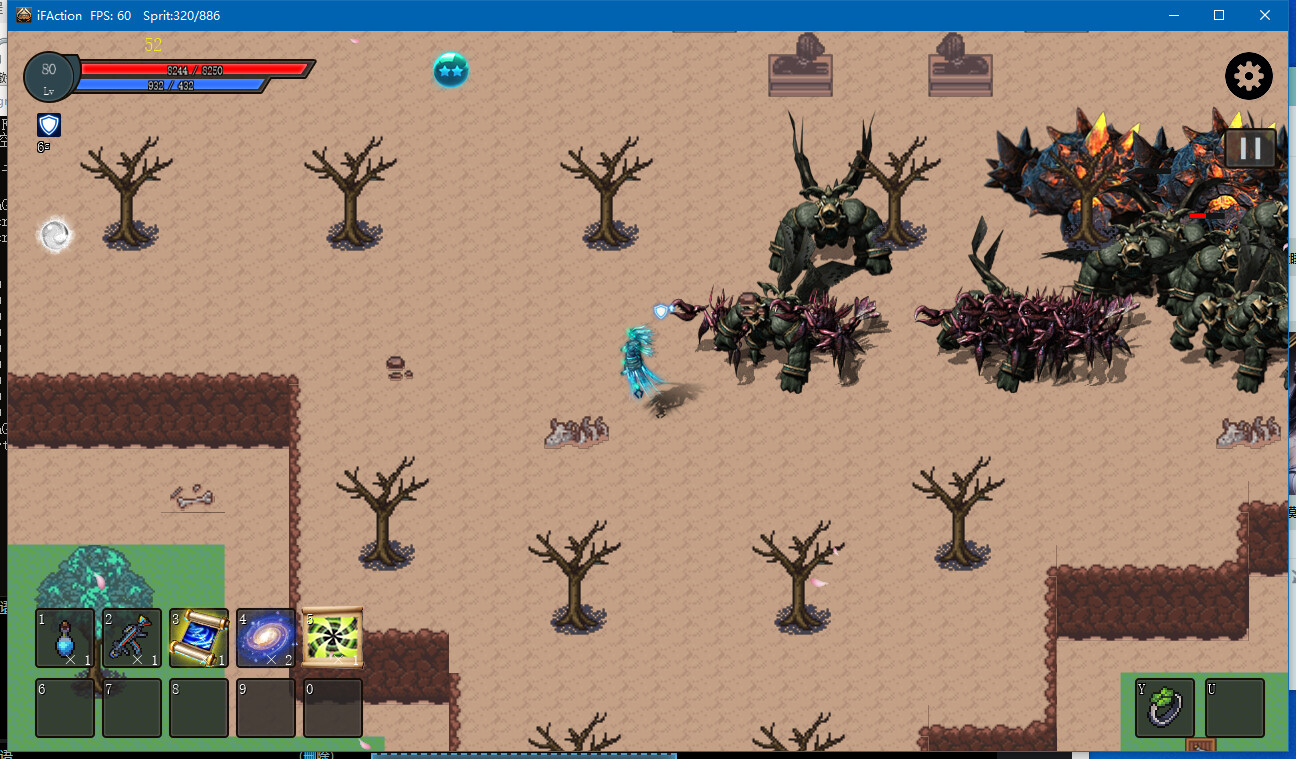The image size is (1296, 759).
Task: Activate the galaxy spell in hotbar slot 4
Action: tap(266, 638)
